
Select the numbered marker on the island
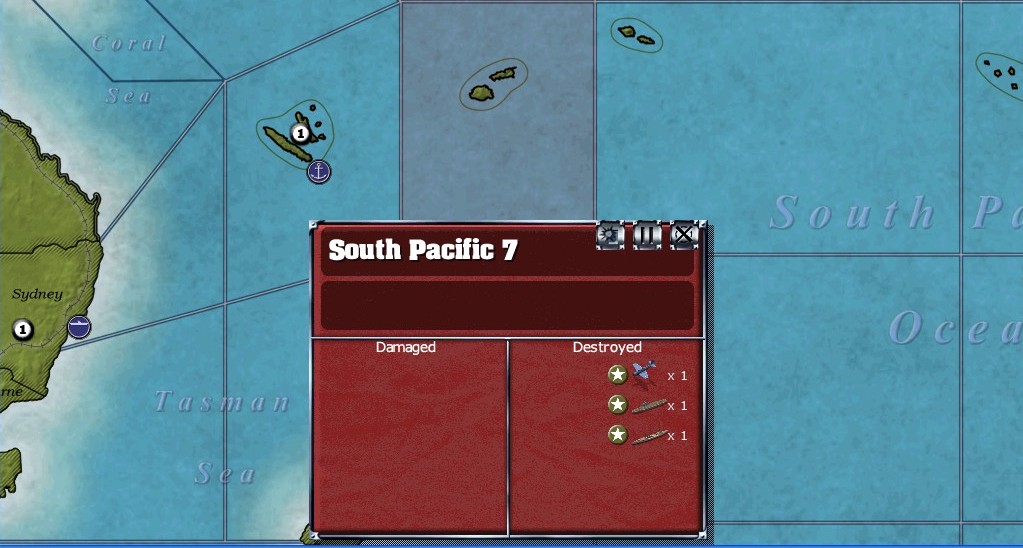click(299, 133)
